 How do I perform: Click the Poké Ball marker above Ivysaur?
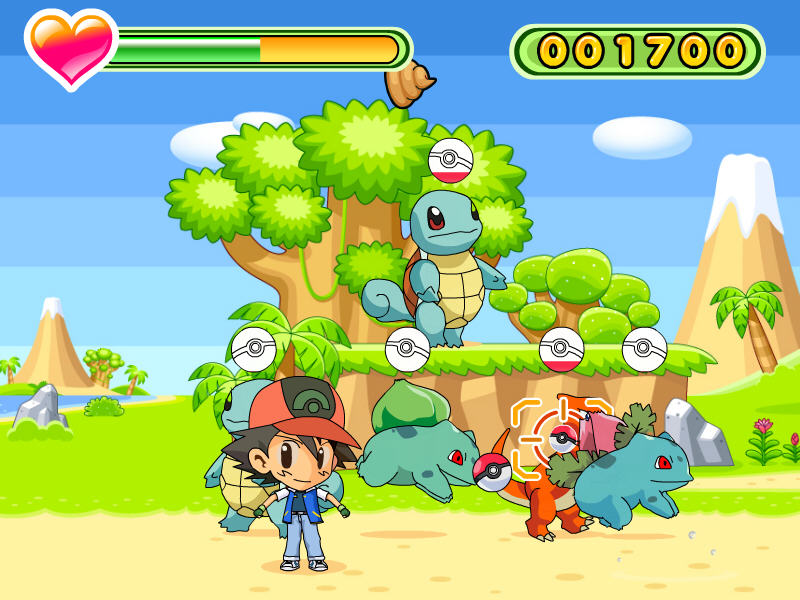645,349
